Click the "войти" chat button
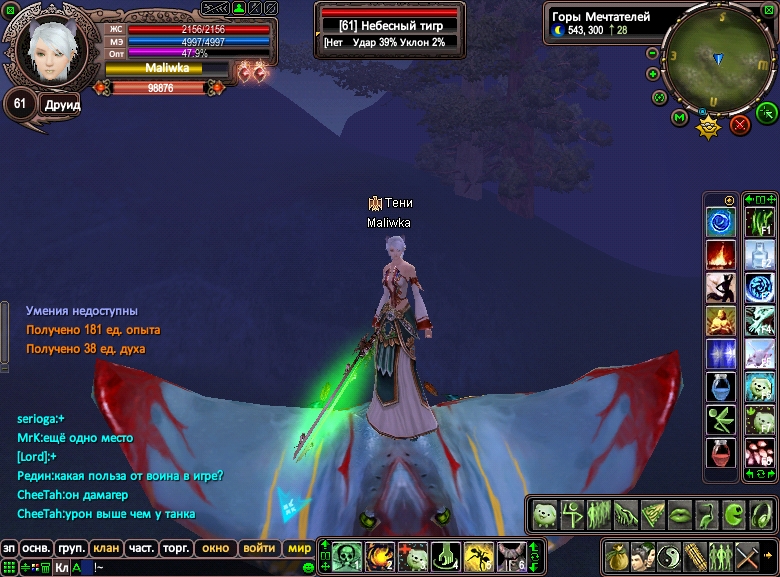 pos(258,548)
